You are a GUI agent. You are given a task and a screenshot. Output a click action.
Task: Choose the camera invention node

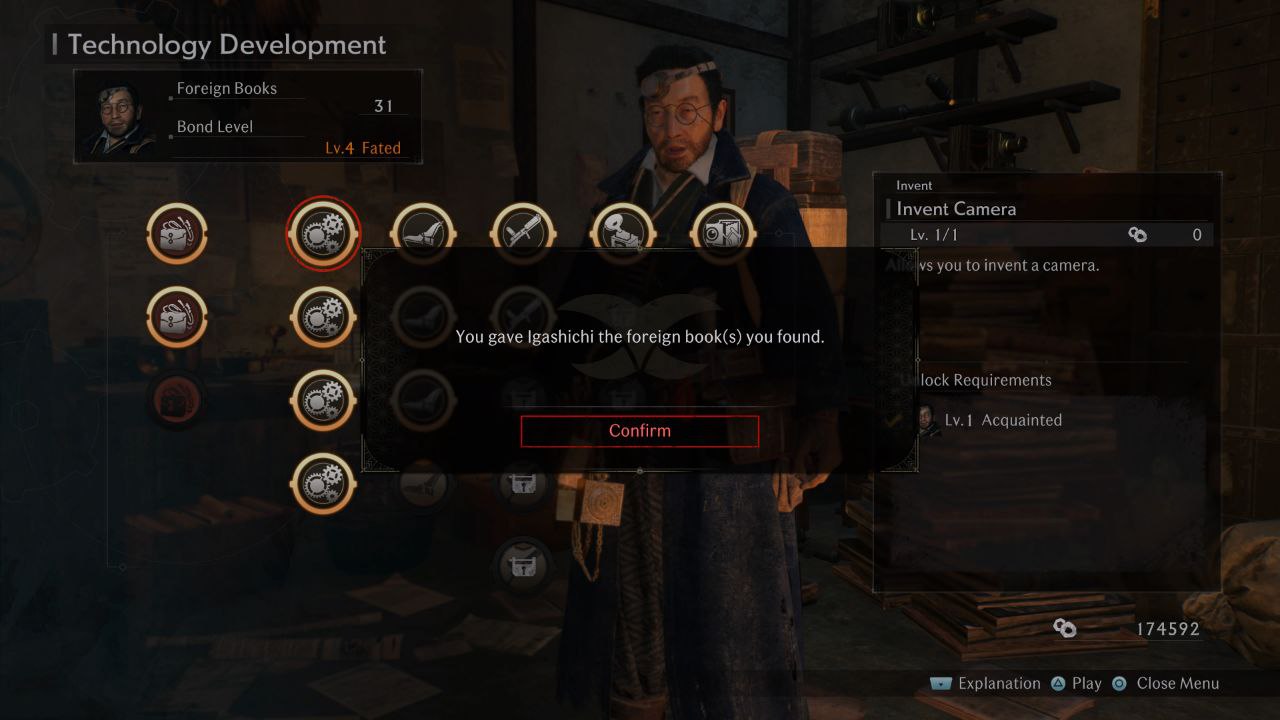coord(723,232)
